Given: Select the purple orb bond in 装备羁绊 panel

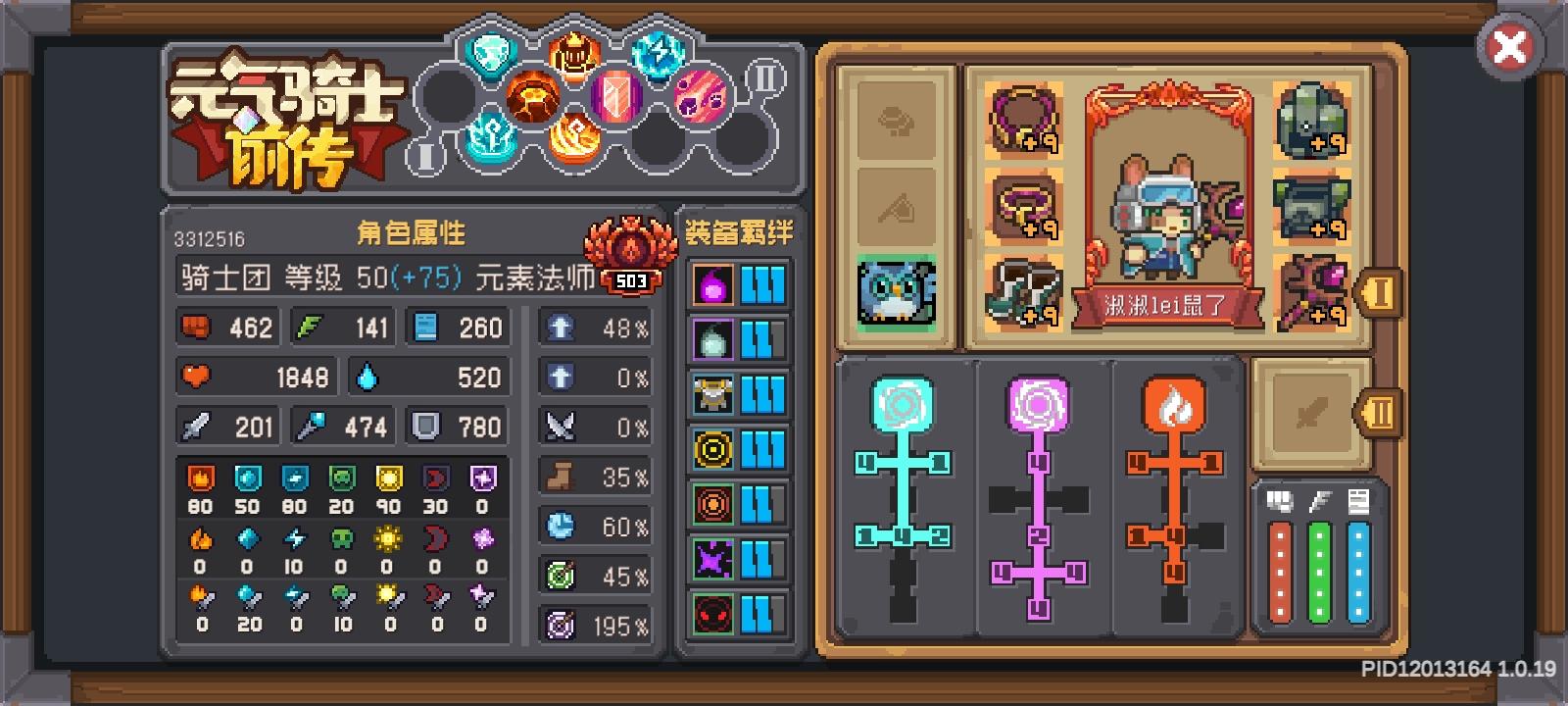Looking at the screenshot, I should click(712, 284).
